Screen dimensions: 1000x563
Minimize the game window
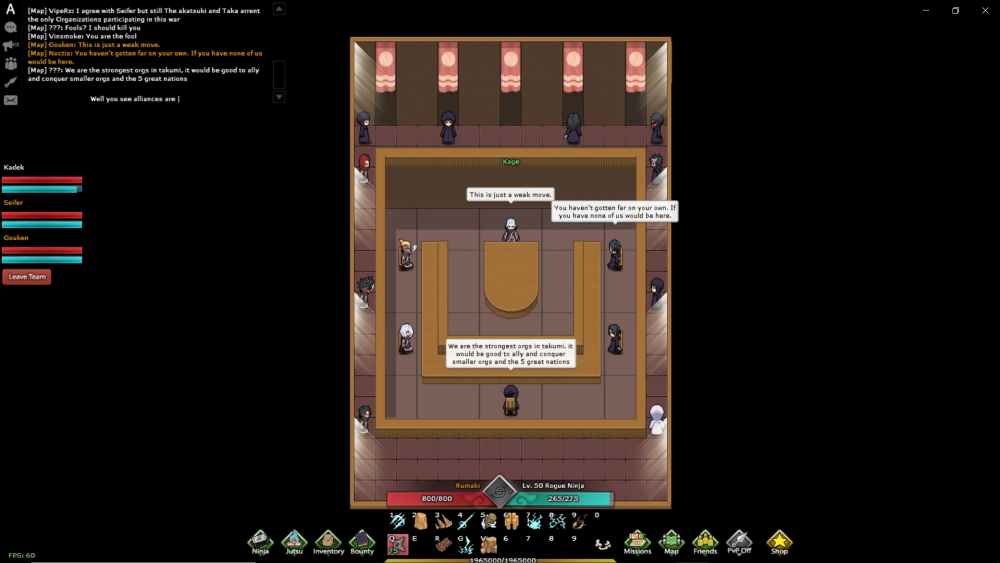(925, 10)
